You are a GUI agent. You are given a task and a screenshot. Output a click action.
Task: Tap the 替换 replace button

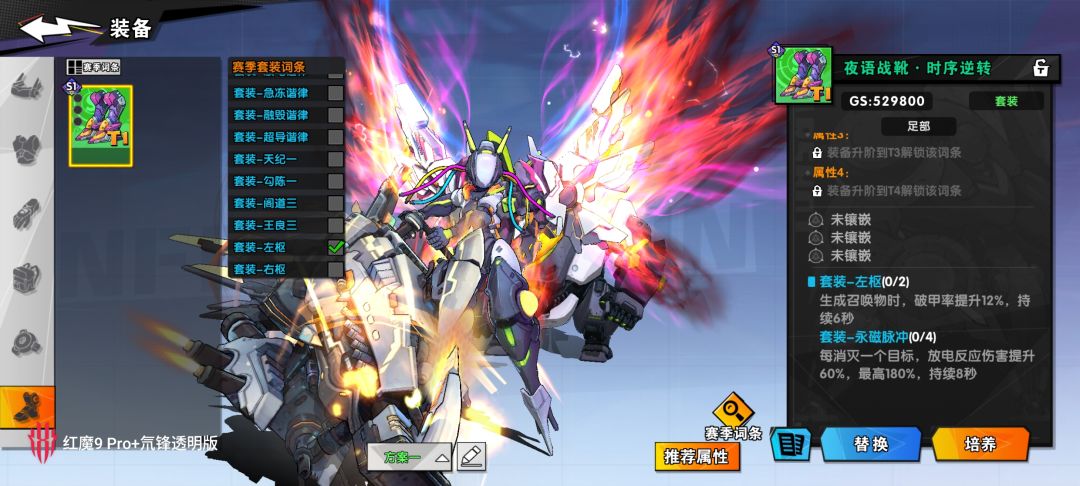tap(870, 444)
